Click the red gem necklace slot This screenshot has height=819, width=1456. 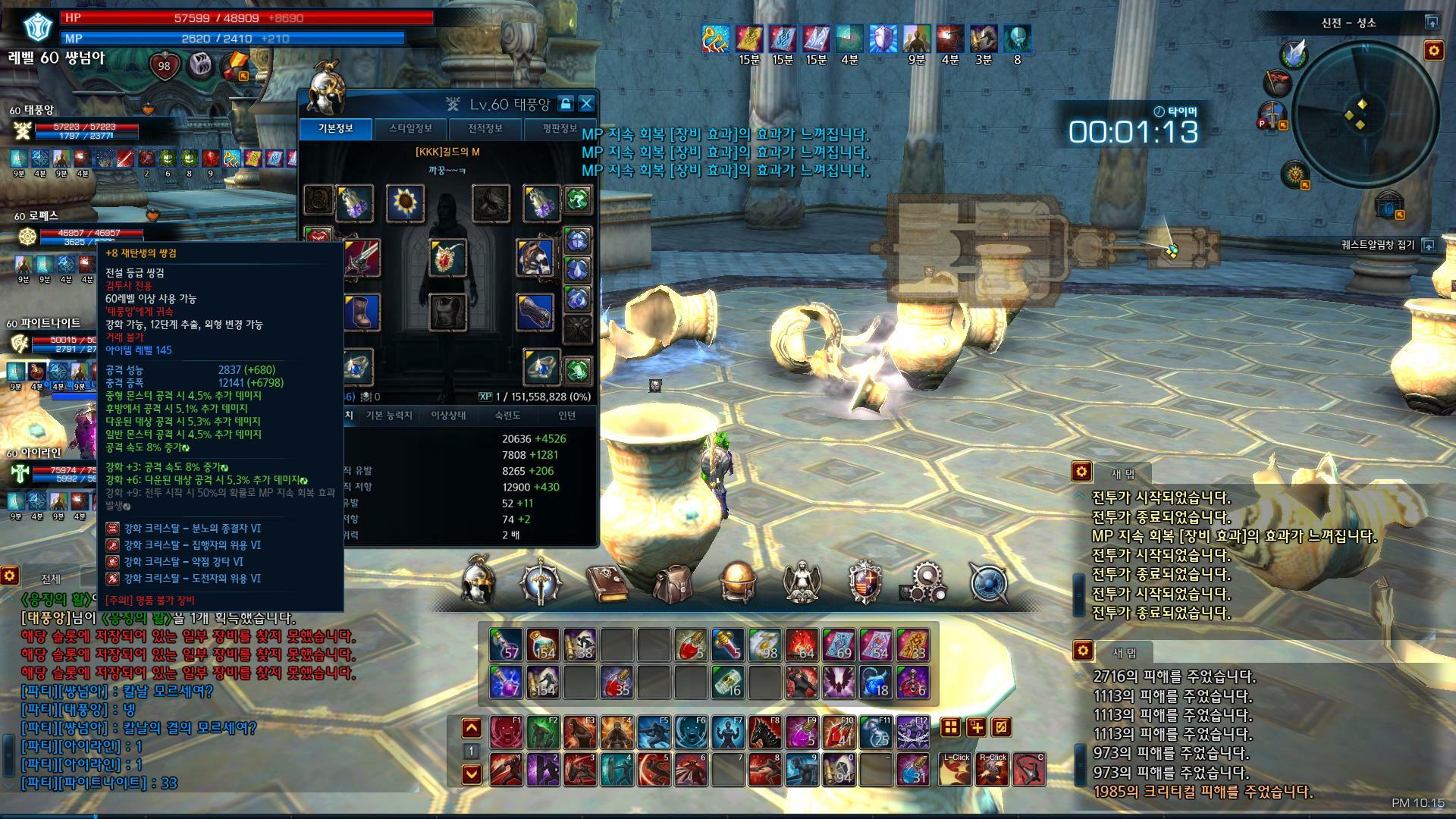click(447, 258)
